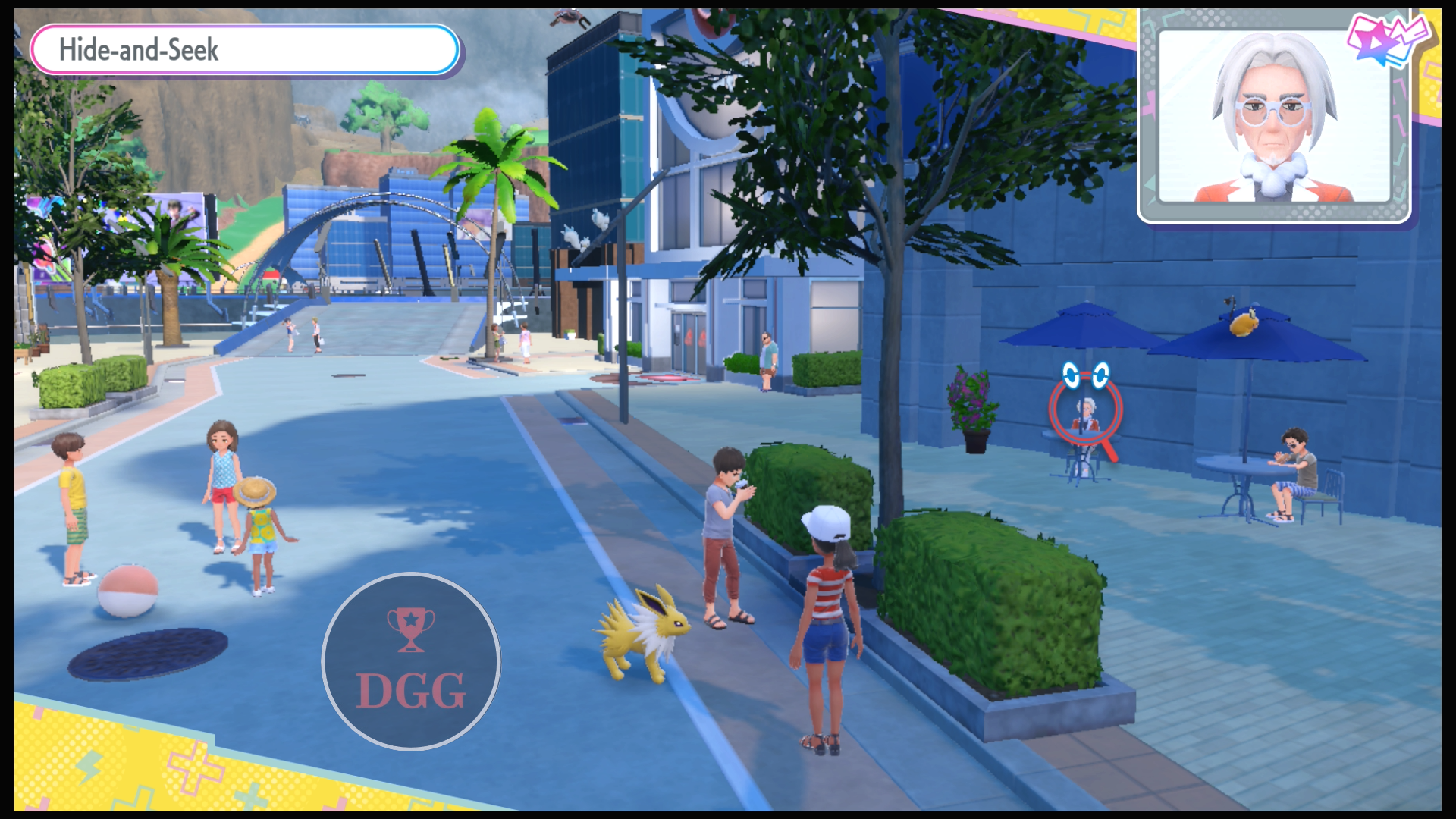The image size is (1456, 819).
Task: Click the Hide-and-Seek objective banner
Action: pos(244,50)
